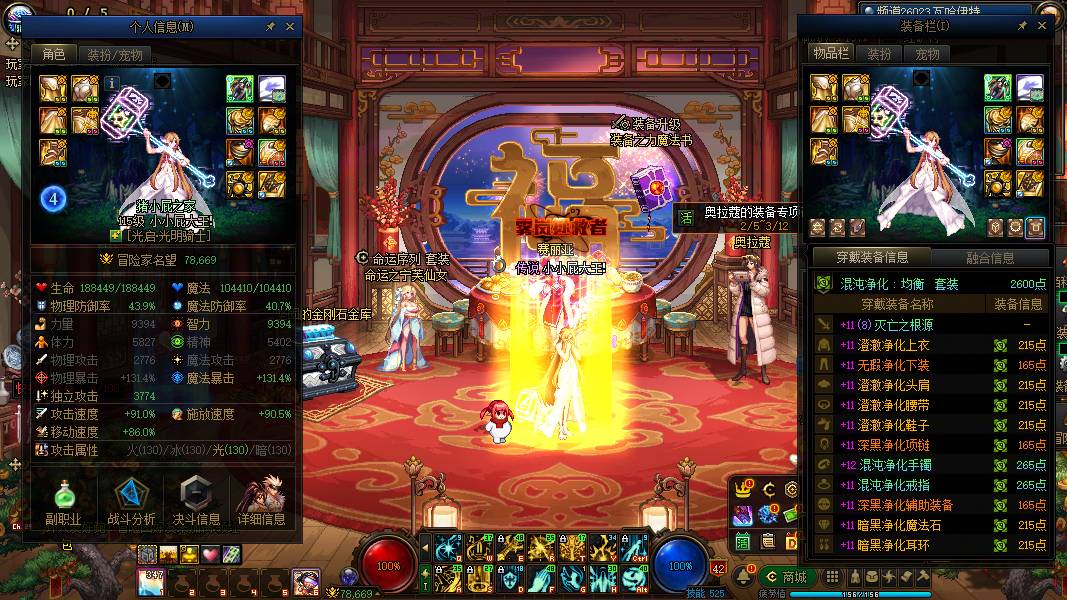Select the 物品栏 item bar tab
This screenshot has height=600, width=1067.
tap(831, 54)
